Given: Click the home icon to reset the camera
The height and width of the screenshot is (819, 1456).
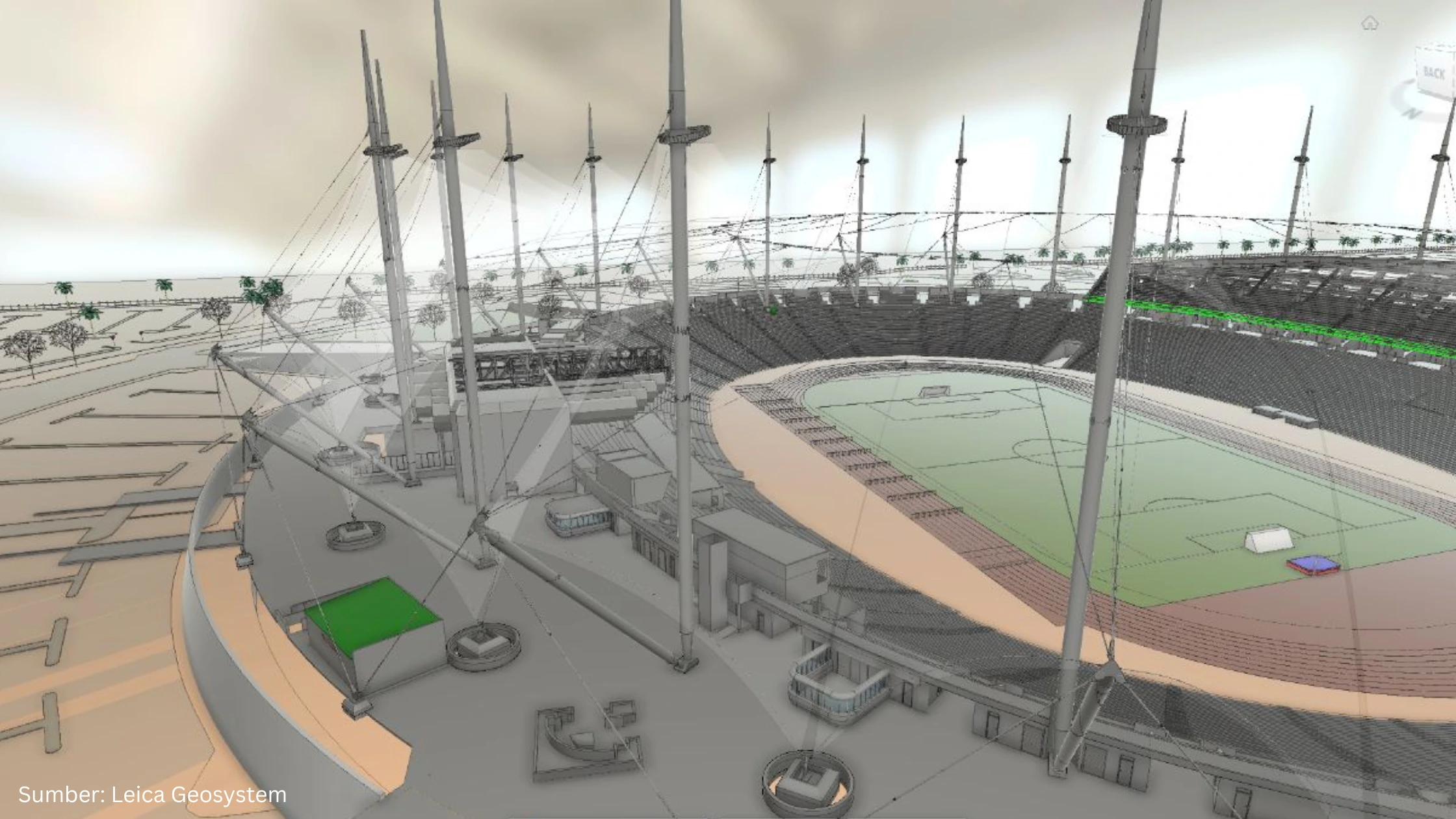Looking at the screenshot, I should [x=1370, y=23].
